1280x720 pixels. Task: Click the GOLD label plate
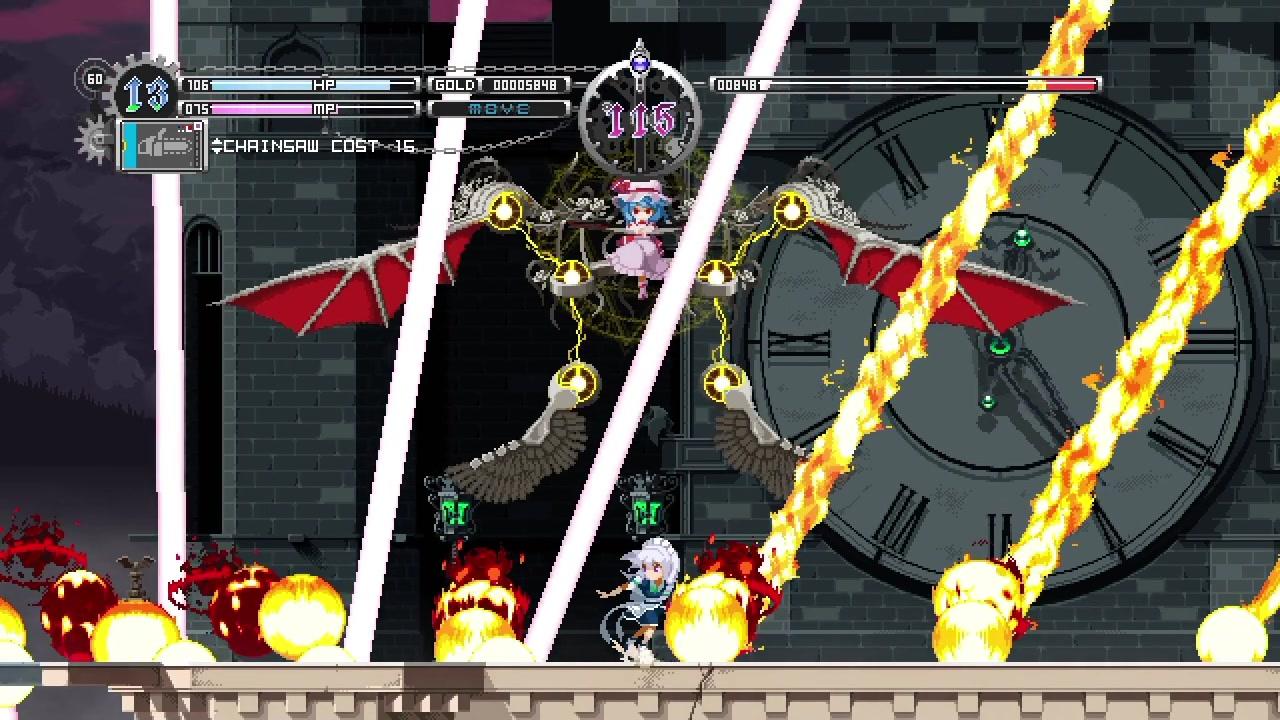(x=456, y=85)
